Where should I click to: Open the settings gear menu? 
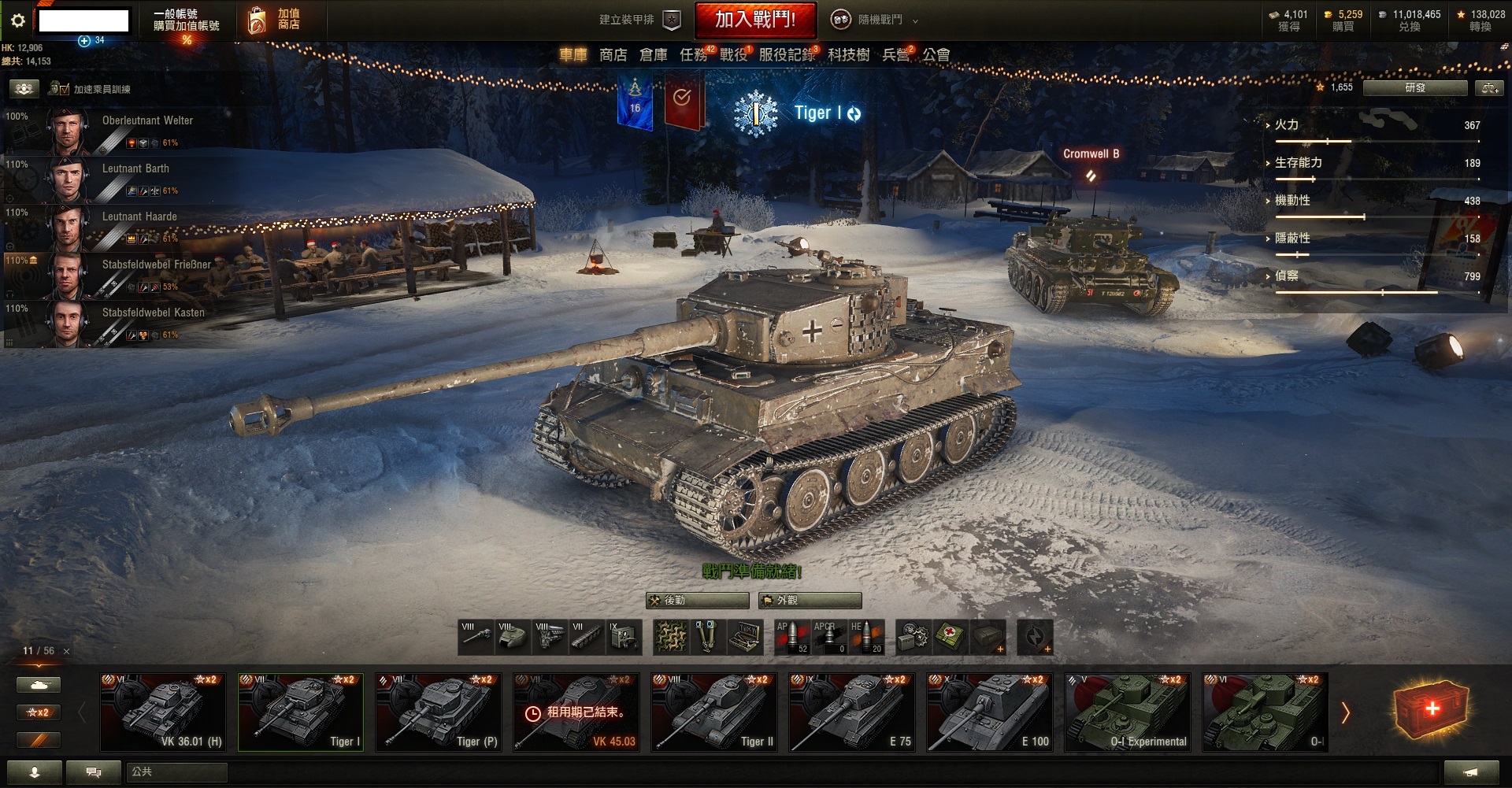pyautogui.click(x=18, y=20)
